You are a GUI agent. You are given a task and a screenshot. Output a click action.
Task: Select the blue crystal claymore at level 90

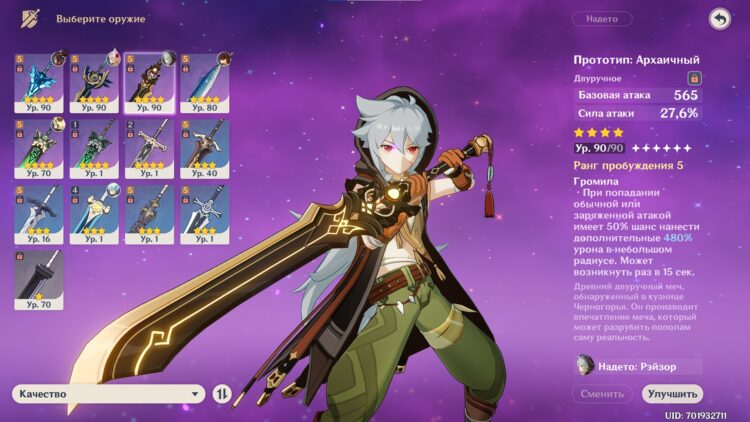point(39,83)
